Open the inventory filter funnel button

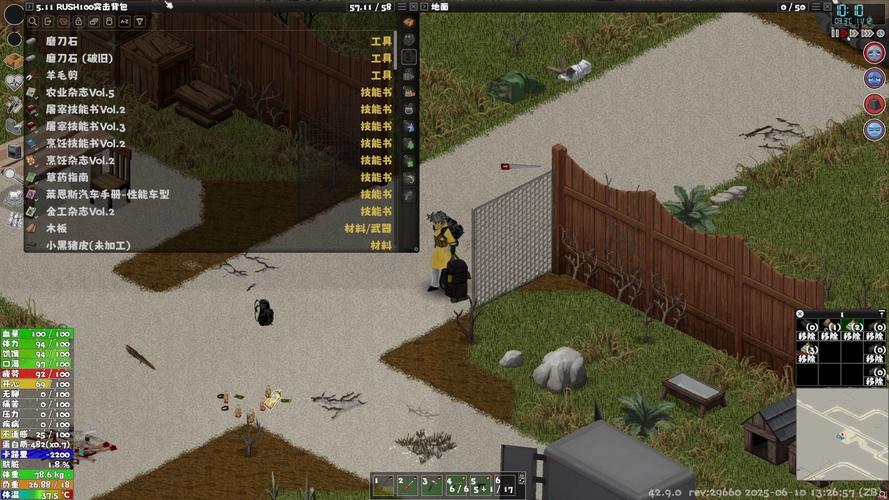(139, 21)
